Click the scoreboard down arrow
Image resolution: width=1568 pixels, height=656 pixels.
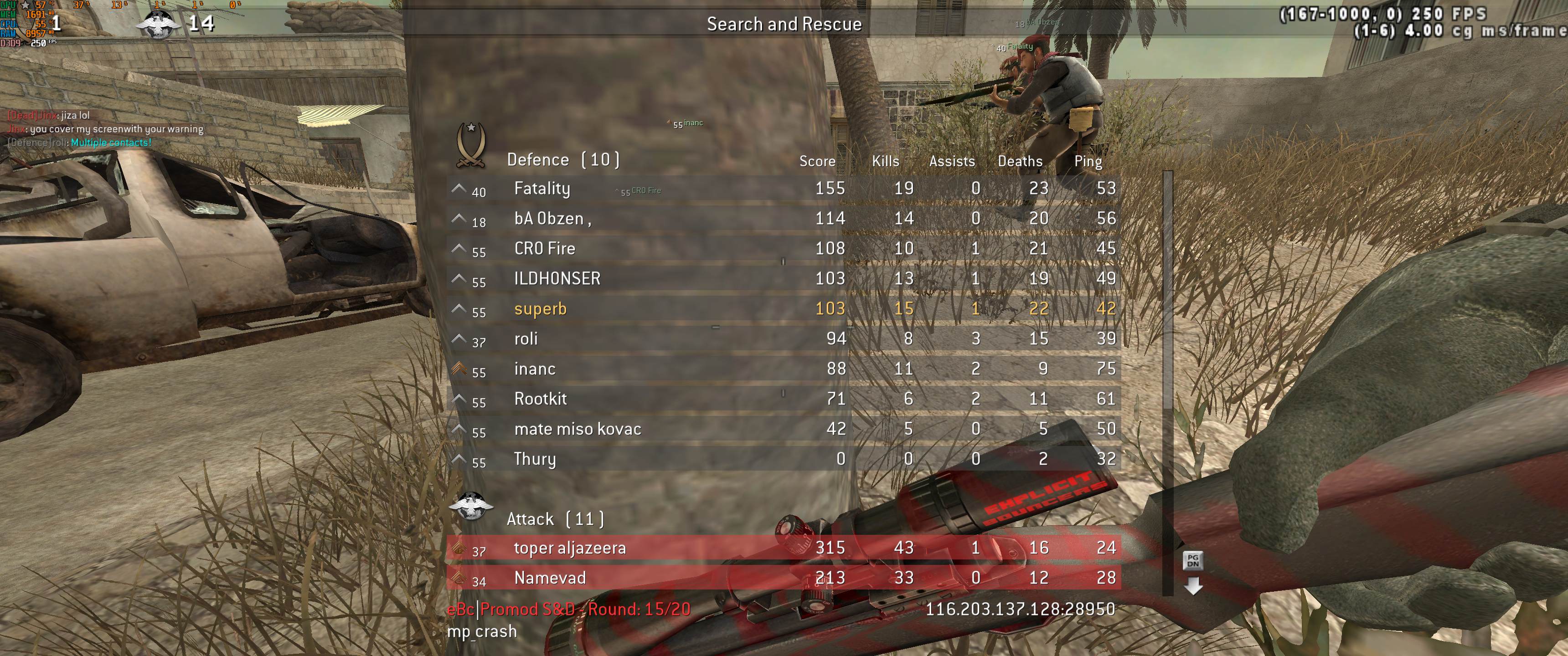tap(1193, 586)
